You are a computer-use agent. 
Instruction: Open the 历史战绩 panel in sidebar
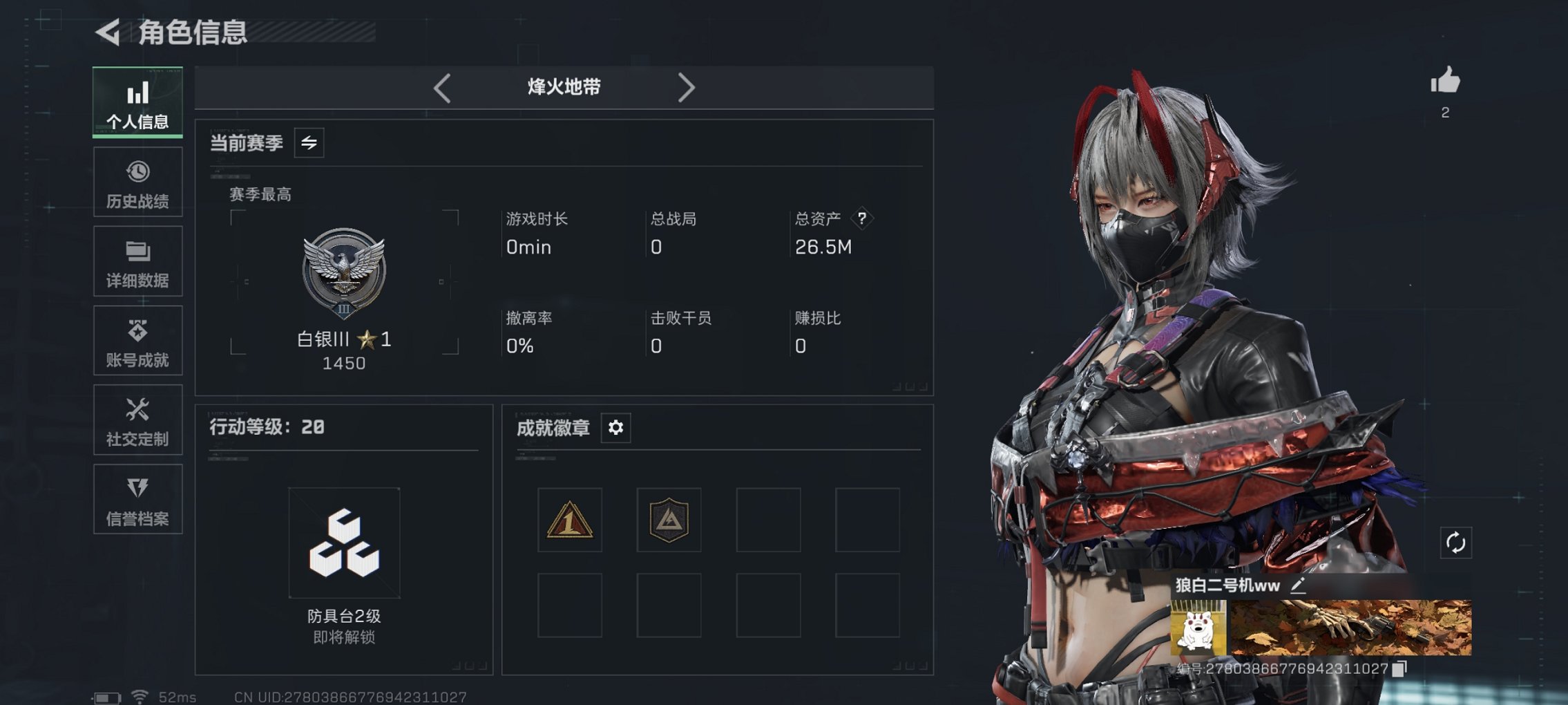point(137,181)
